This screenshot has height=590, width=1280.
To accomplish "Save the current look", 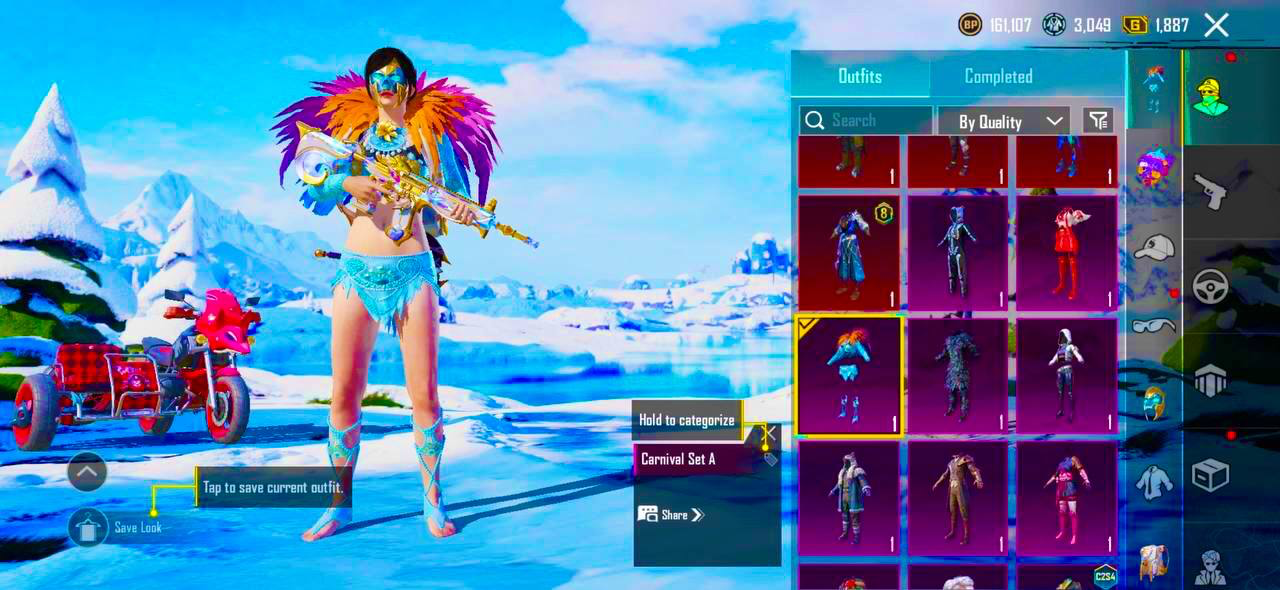I will 89,527.
